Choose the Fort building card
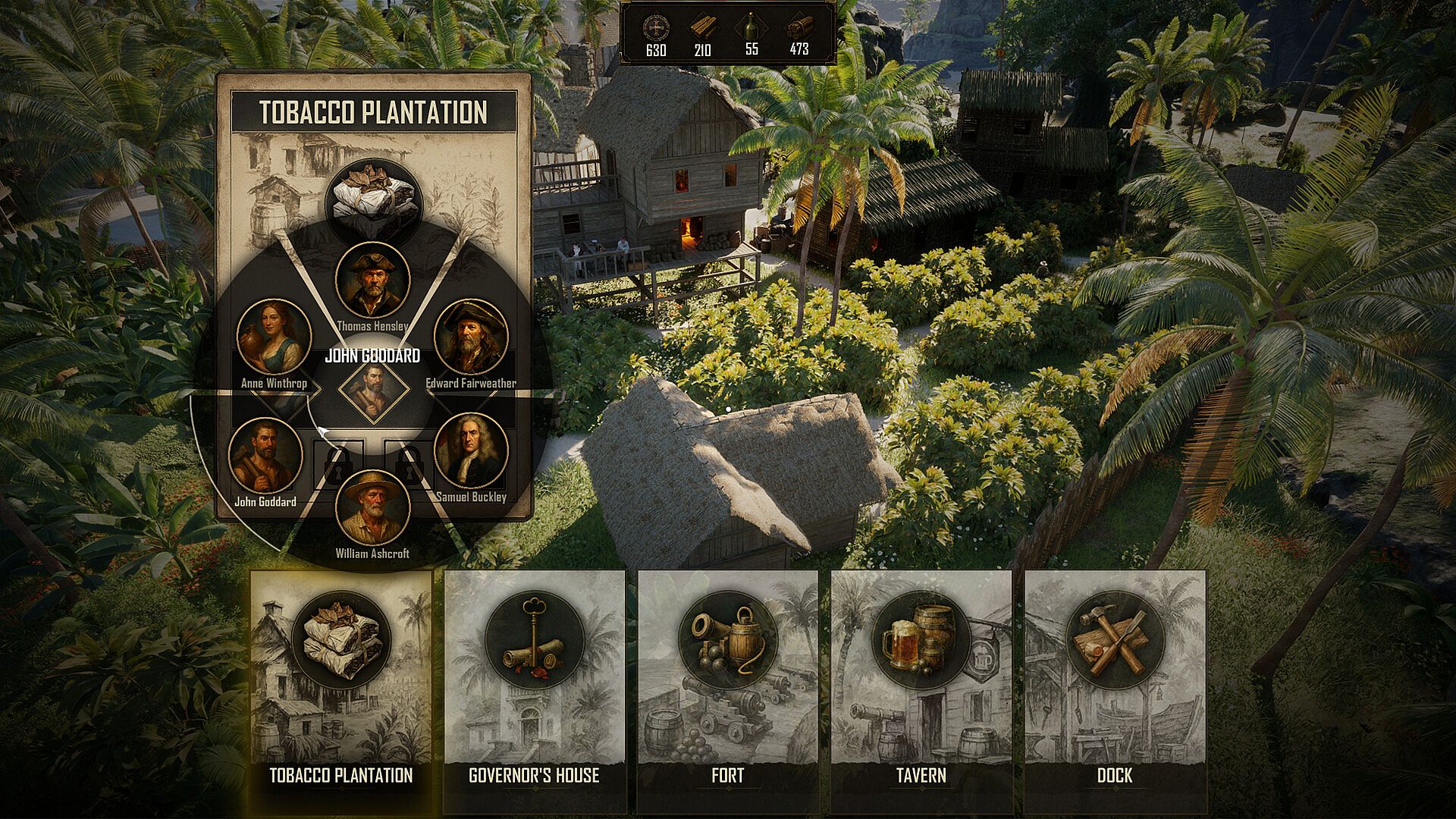This screenshot has width=1456, height=819. coord(728,690)
